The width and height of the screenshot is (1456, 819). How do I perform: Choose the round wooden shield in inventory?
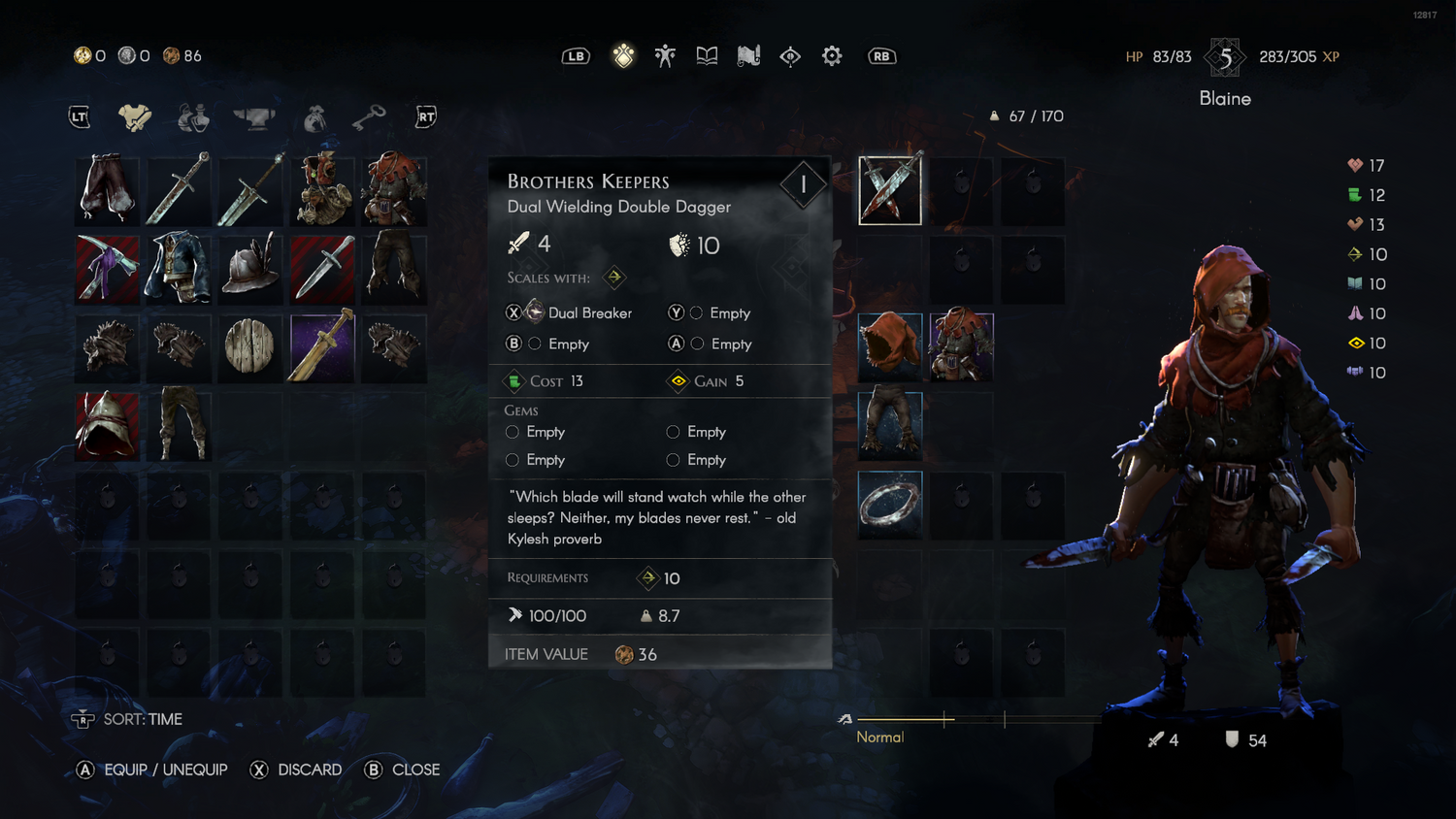249,346
